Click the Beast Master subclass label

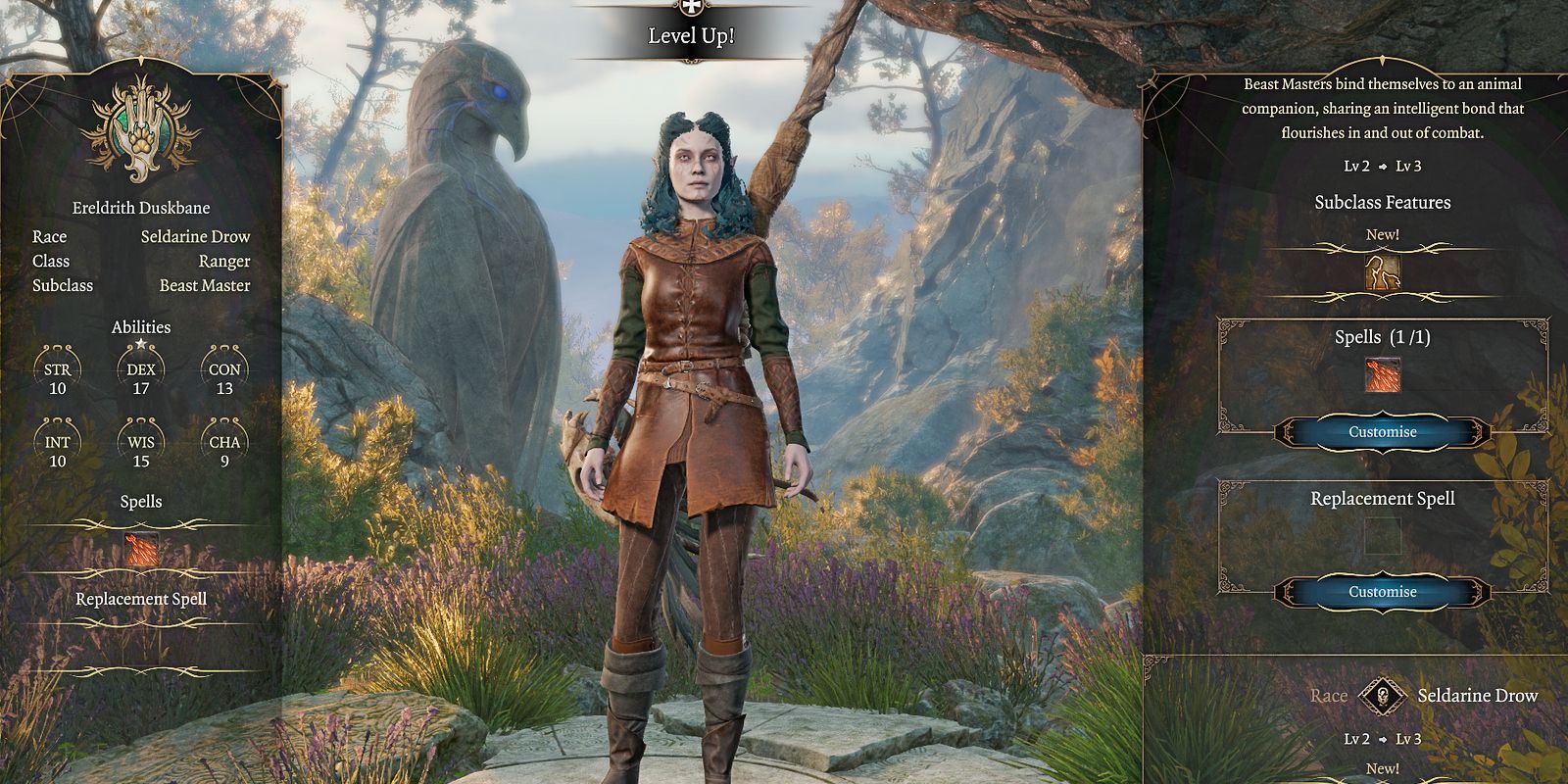tap(206, 285)
